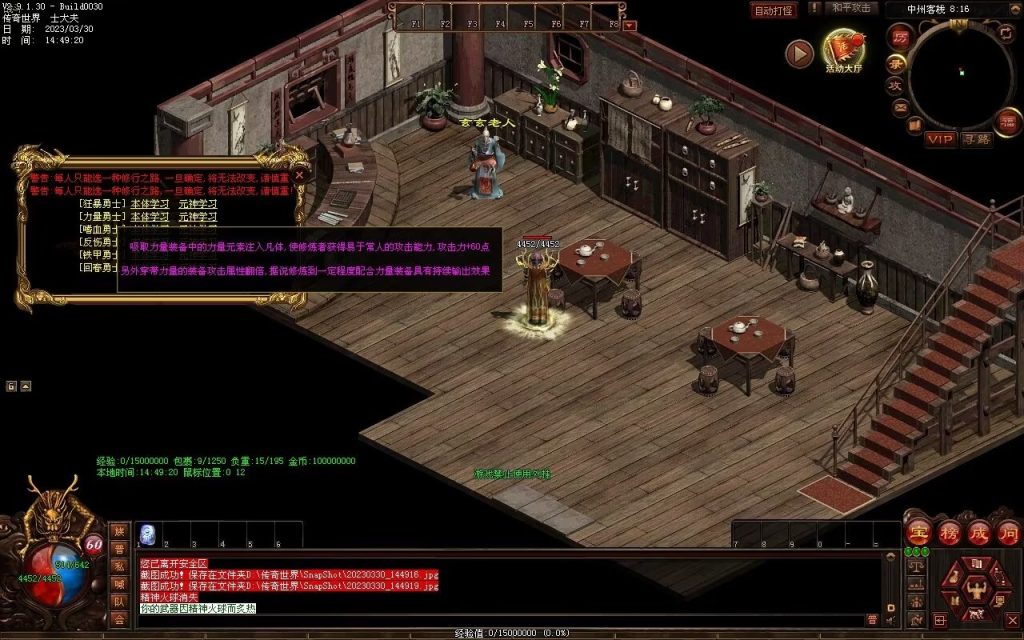The width and height of the screenshot is (1024, 640).
Task: Open the VIP panel
Action: (x=939, y=139)
